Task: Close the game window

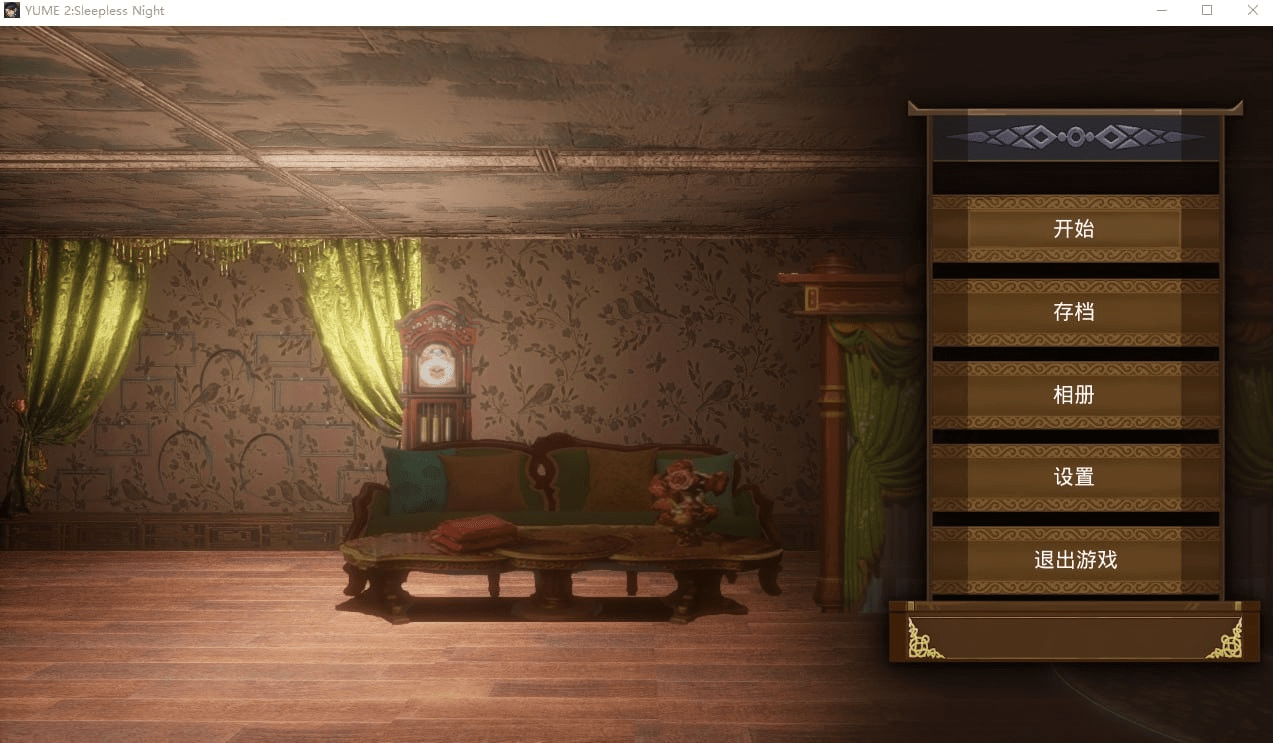Action: point(1252,10)
